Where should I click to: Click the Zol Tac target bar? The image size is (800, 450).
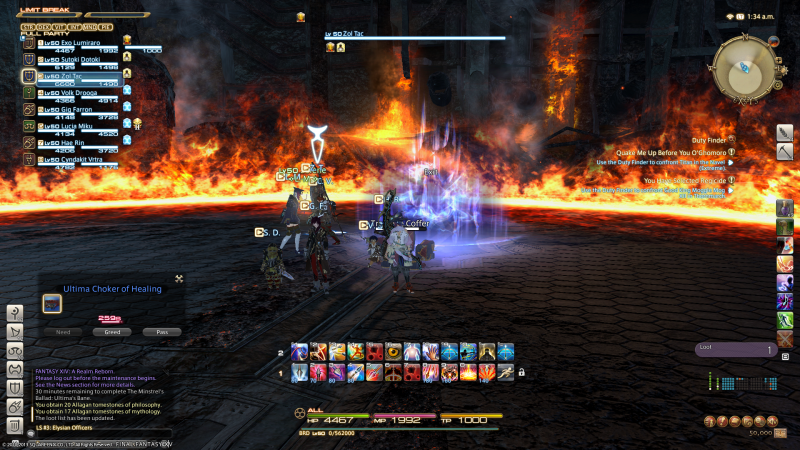(x=400, y=38)
